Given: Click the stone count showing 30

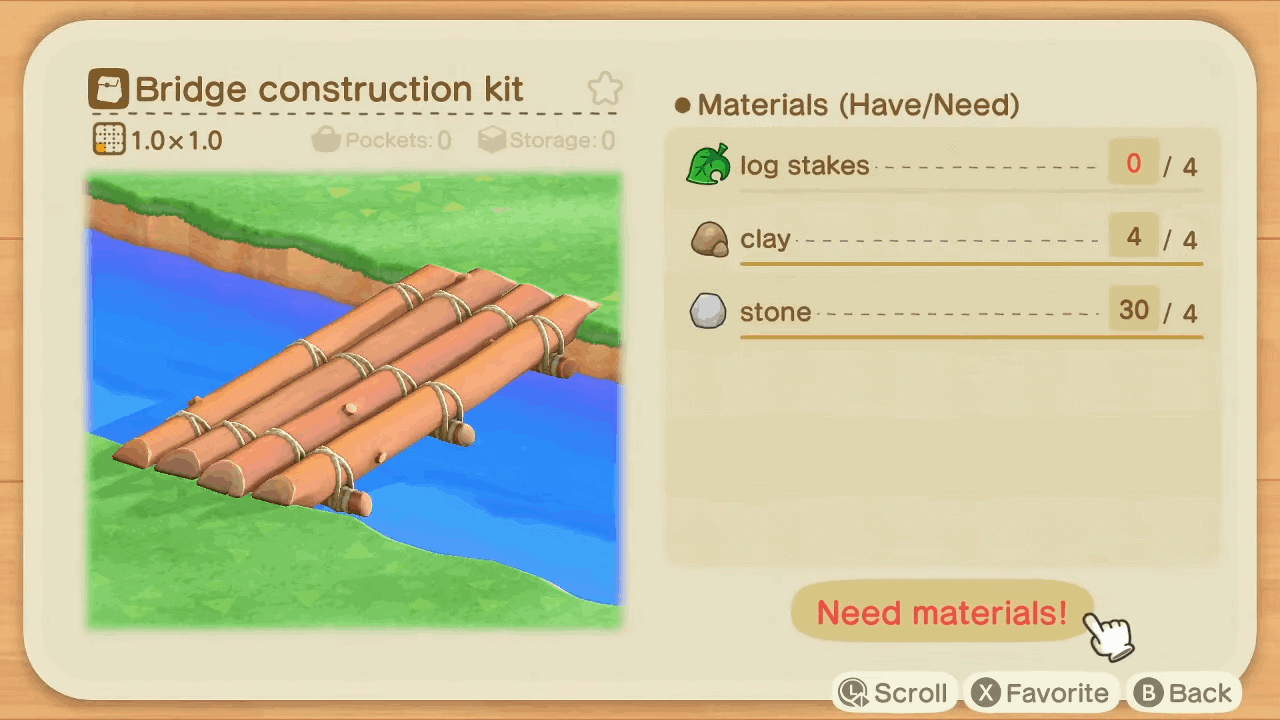Looking at the screenshot, I should point(1133,311).
